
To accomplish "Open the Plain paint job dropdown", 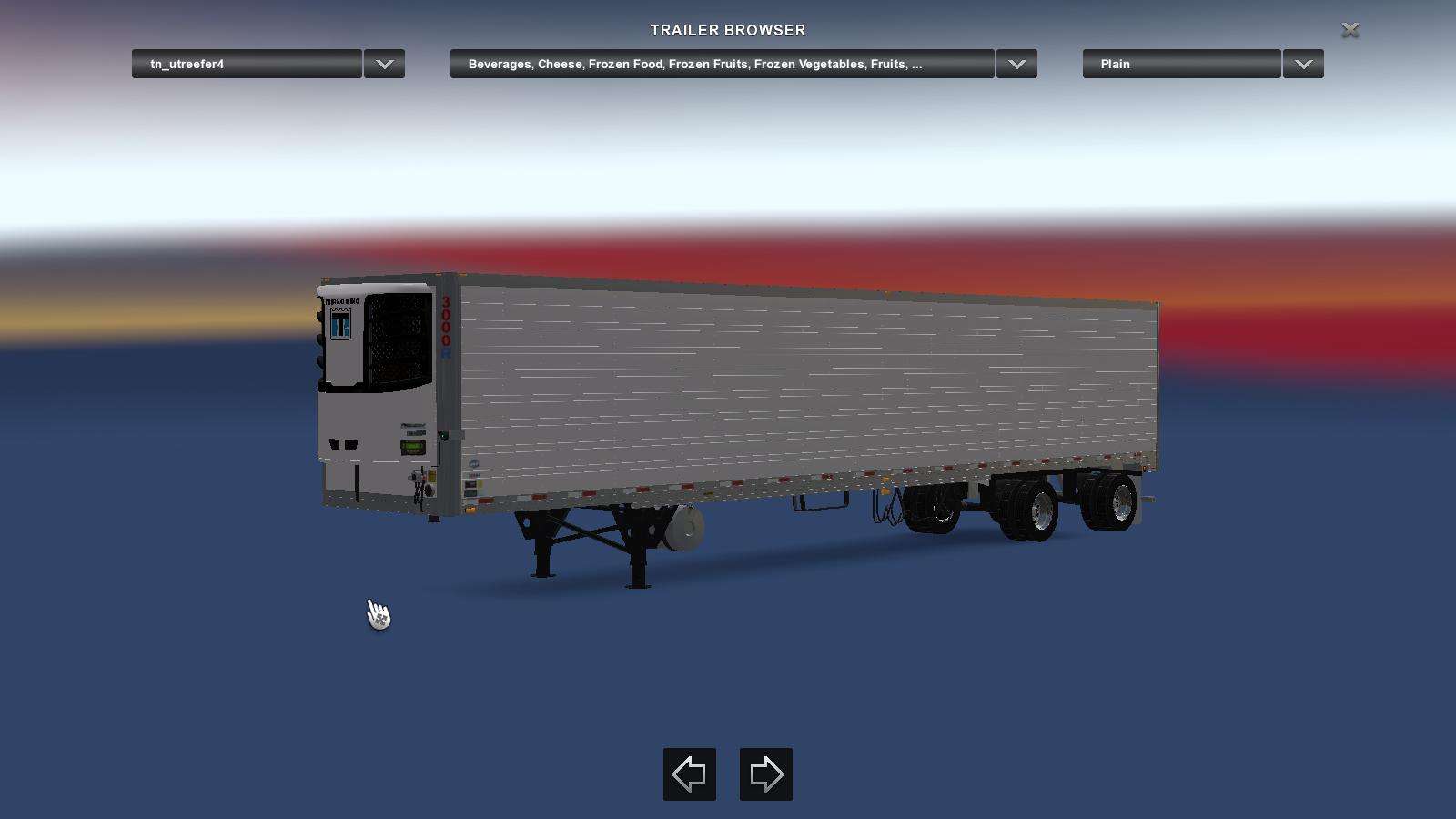I will click(x=1181, y=64).
